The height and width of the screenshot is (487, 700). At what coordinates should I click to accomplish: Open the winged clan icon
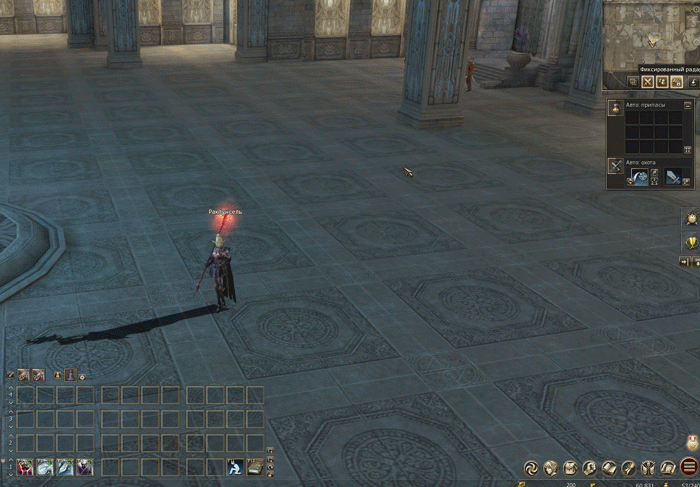(648, 467)
